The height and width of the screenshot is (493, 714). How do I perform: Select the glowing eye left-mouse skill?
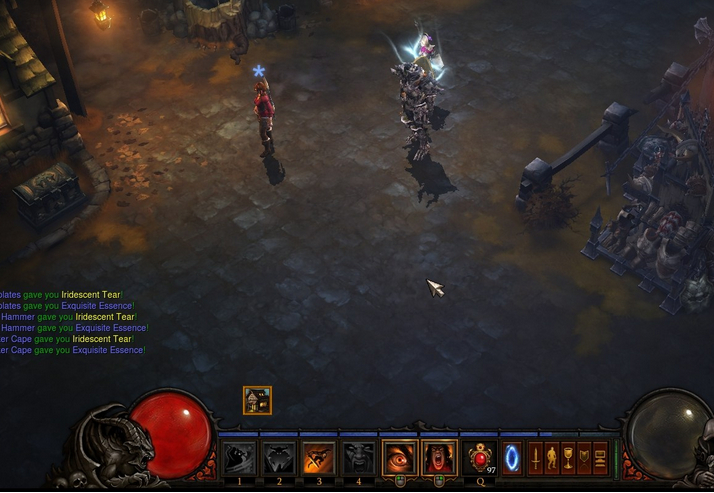(400, 458)
